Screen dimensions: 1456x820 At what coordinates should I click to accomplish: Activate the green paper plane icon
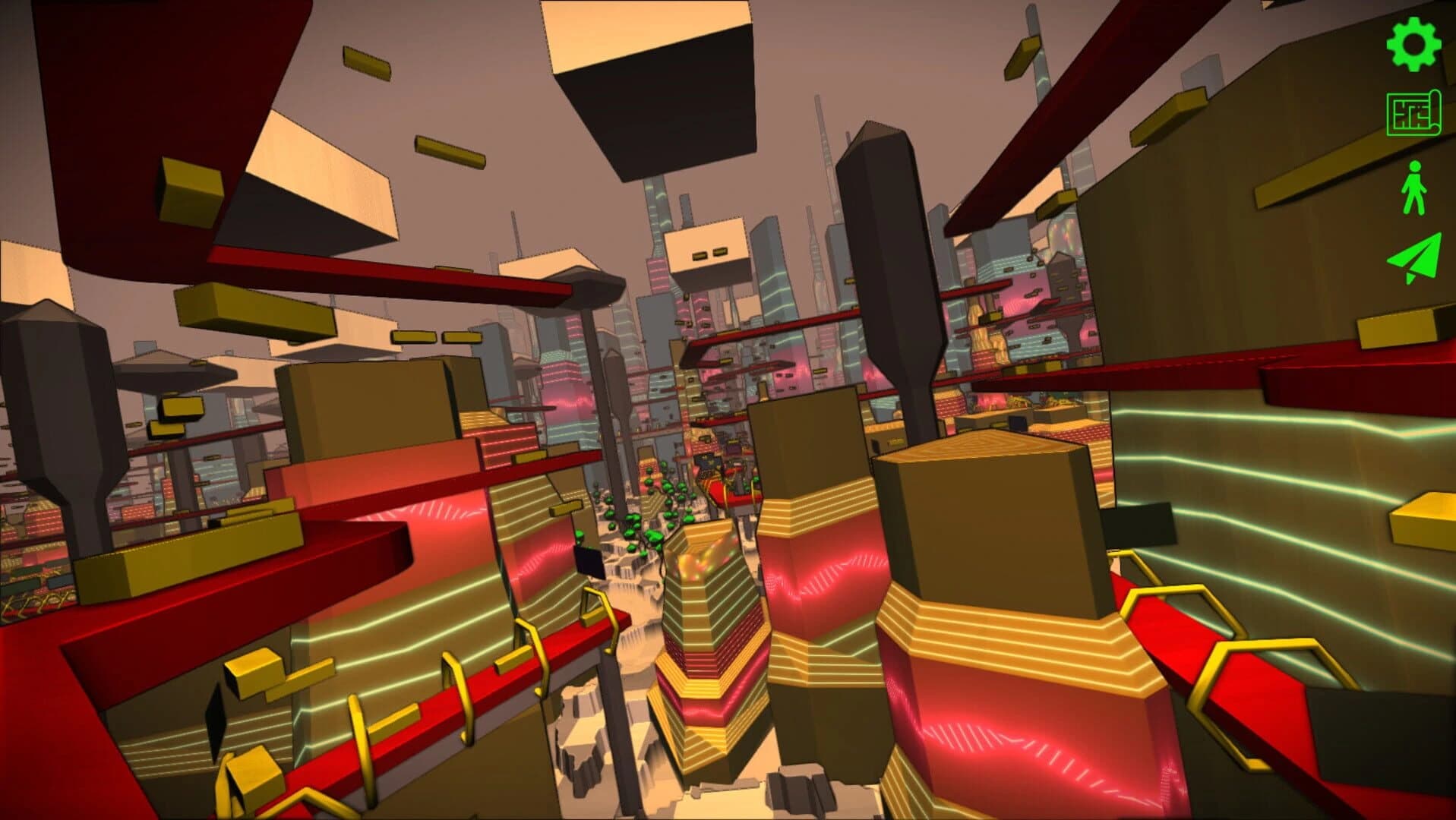point(1413,258)
